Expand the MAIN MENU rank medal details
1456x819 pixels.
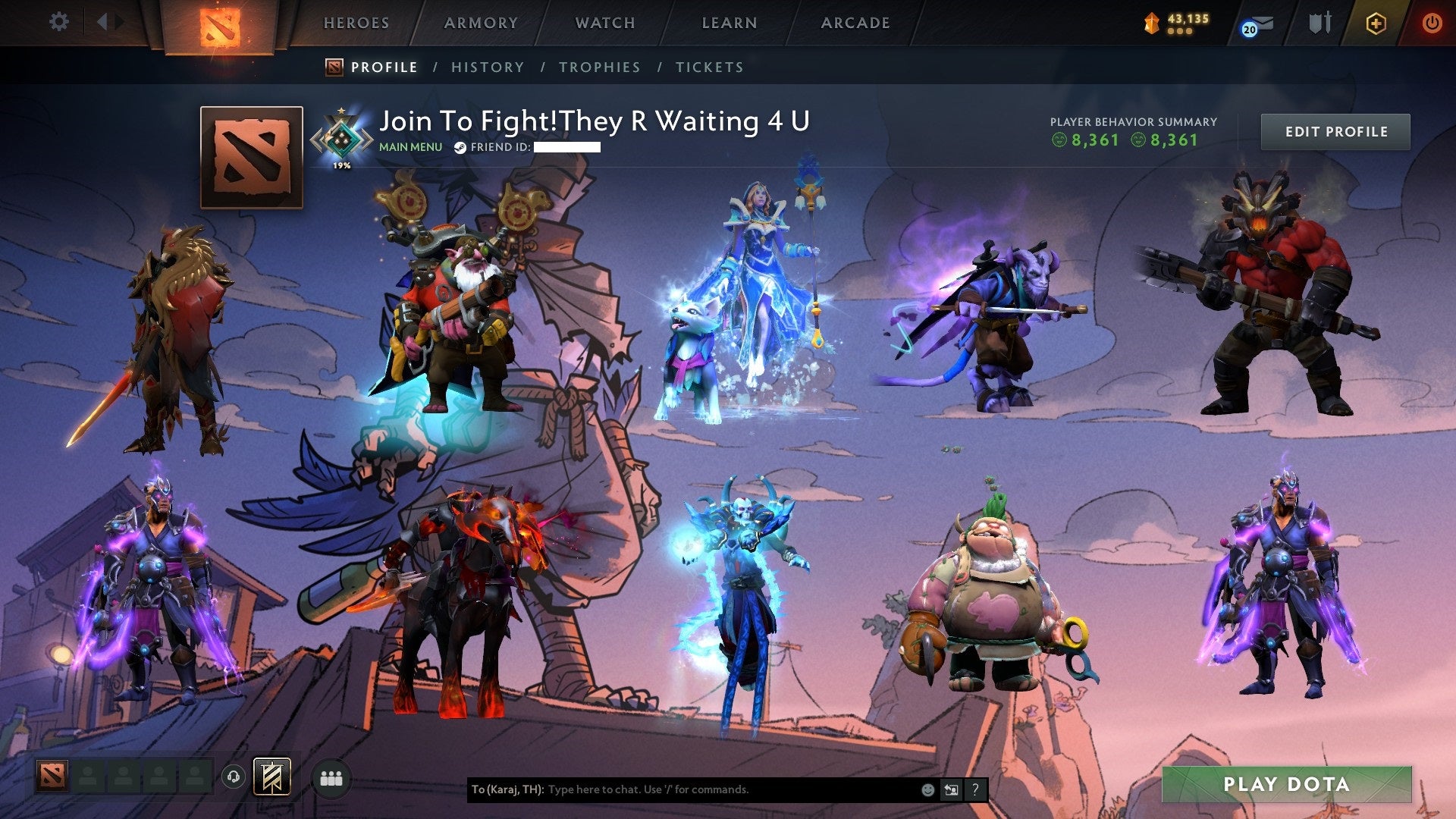point(340,135)
